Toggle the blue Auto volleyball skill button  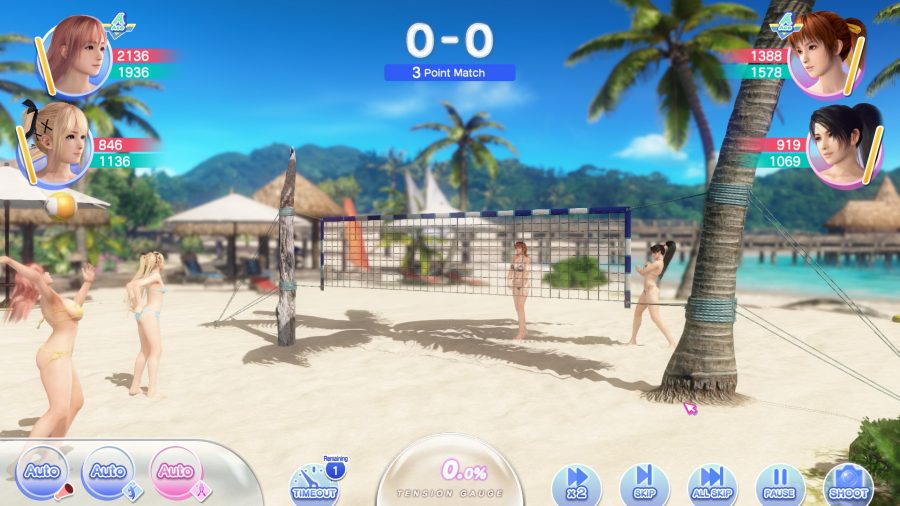click(108, 472)
